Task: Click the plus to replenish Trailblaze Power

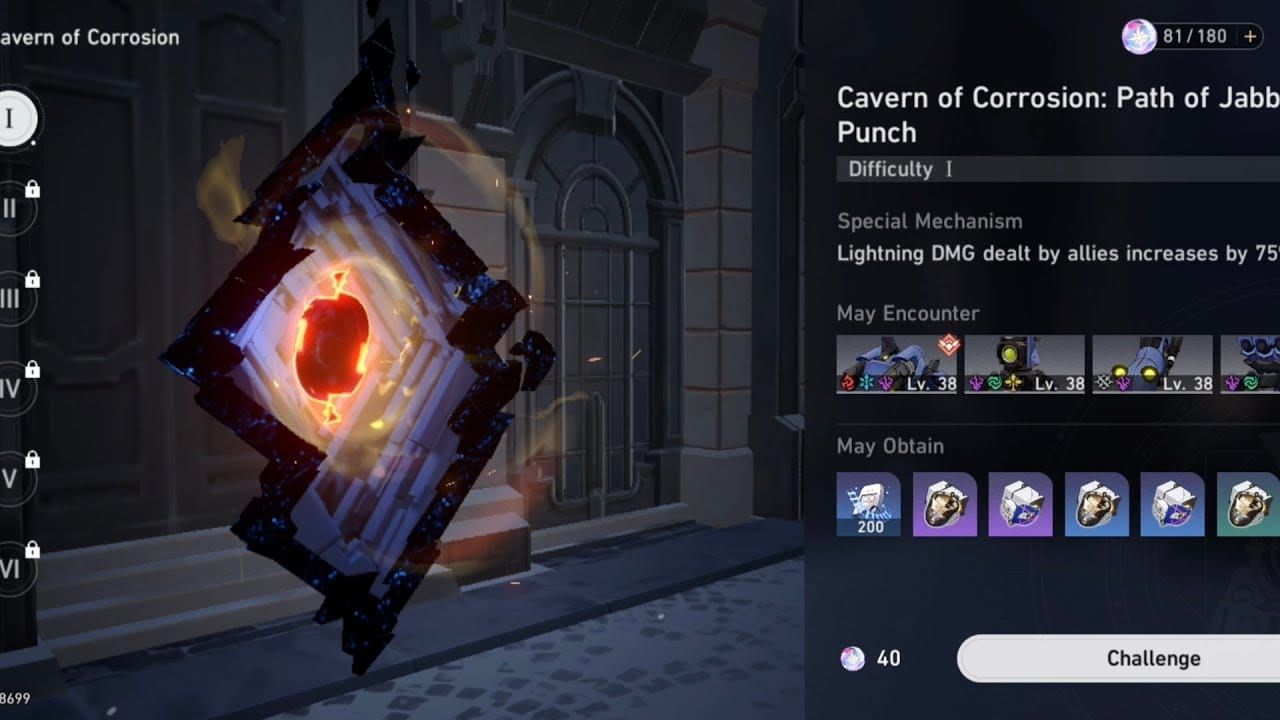Action: click(1247, 36)
